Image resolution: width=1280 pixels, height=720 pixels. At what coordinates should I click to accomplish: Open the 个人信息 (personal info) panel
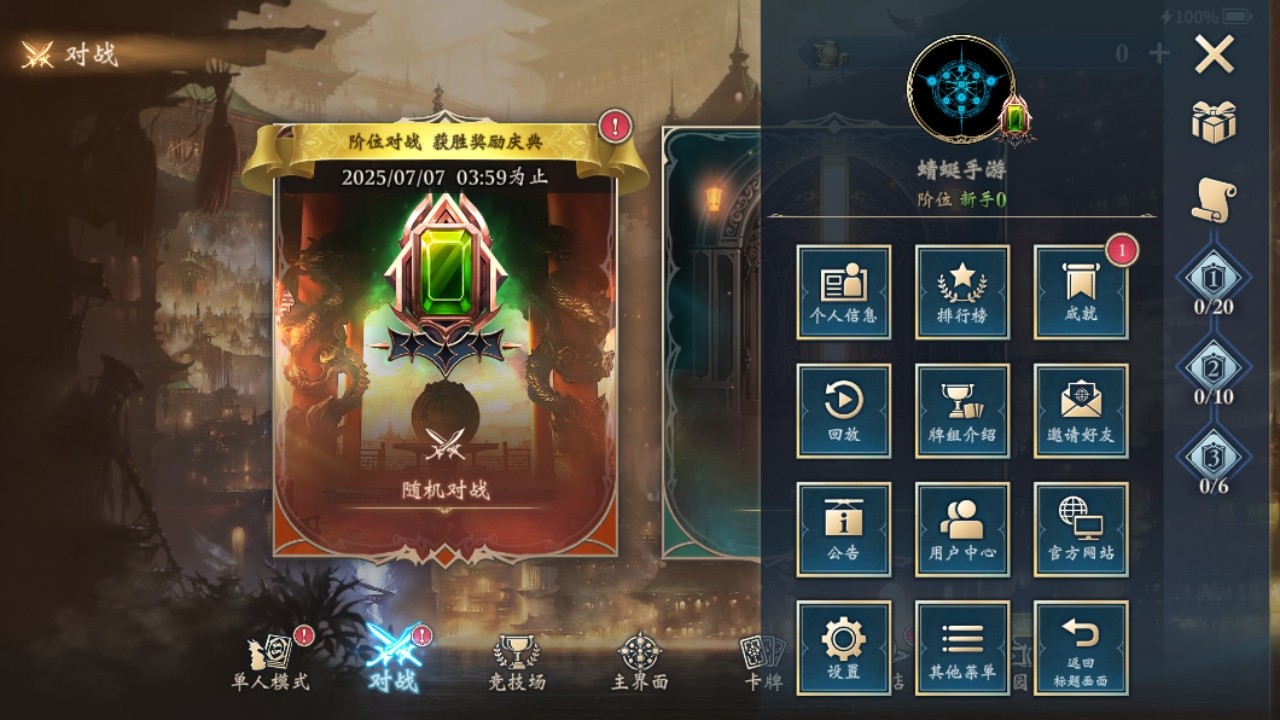844,293
